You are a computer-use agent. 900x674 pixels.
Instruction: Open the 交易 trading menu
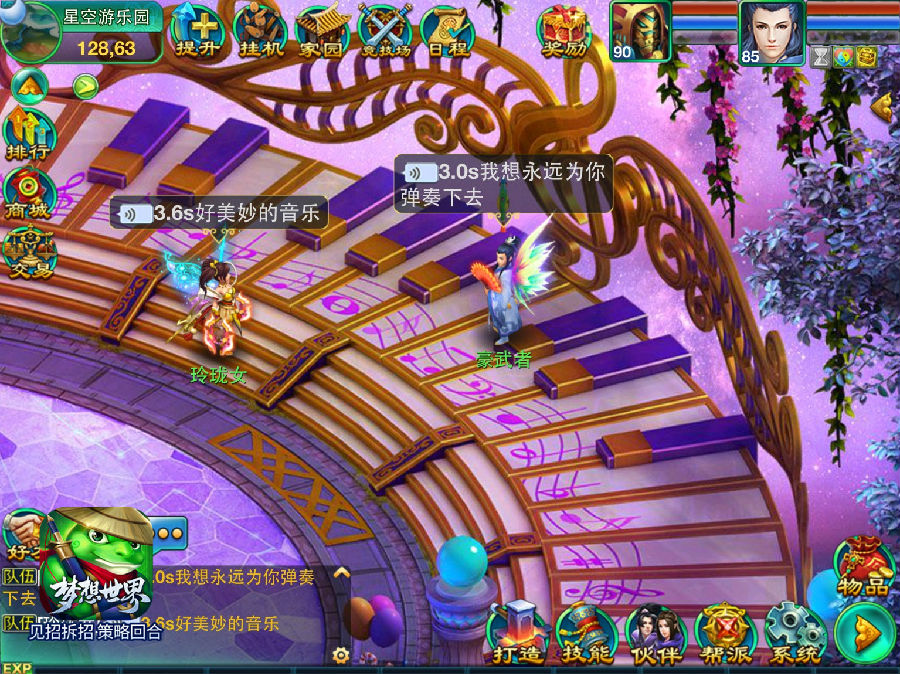point(28,250)
